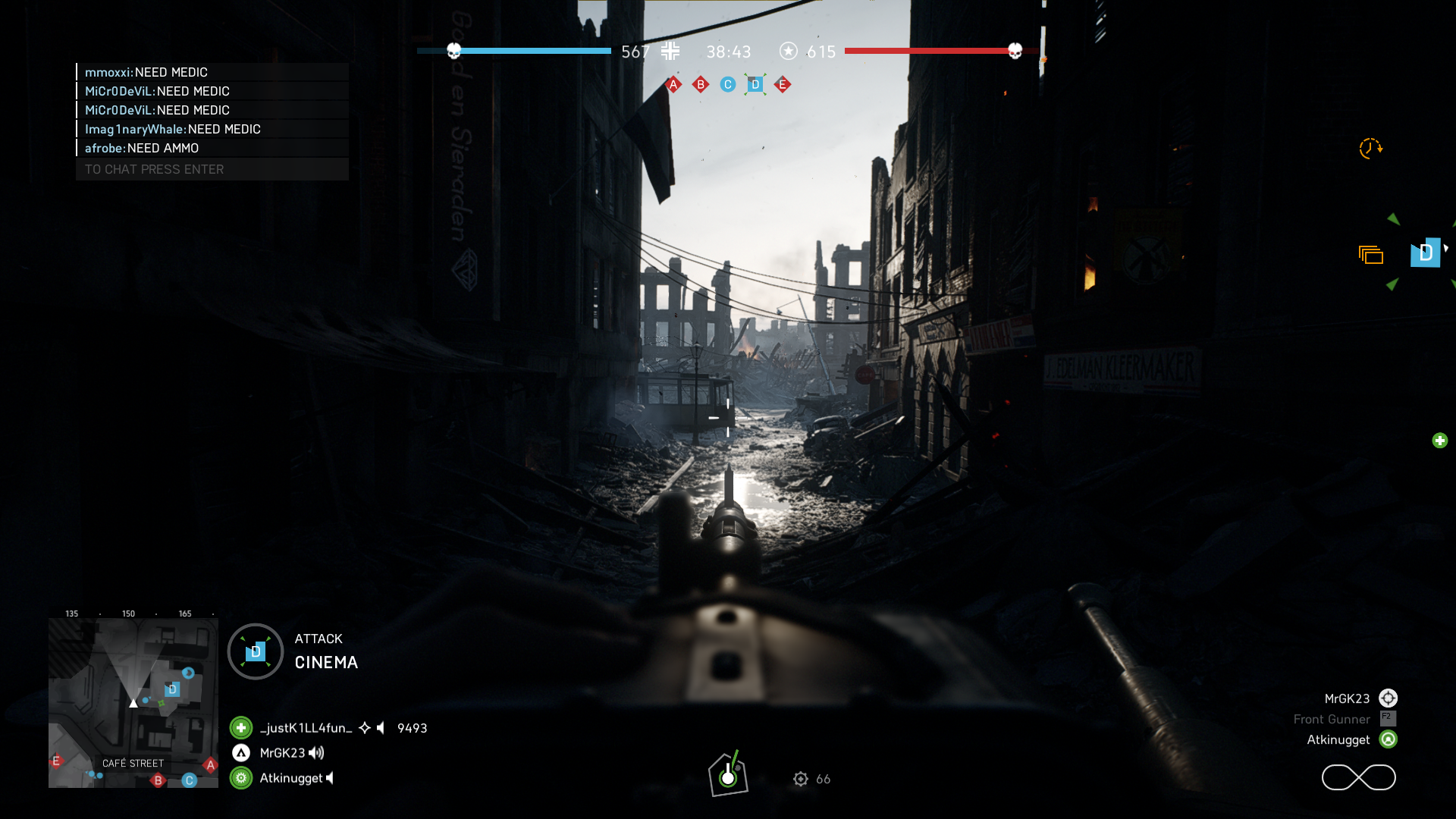The image size is (1456, 819).
Task: Select squad member _justK1LL4fun_
Action: pyautogui.click(x=306, y=728)
